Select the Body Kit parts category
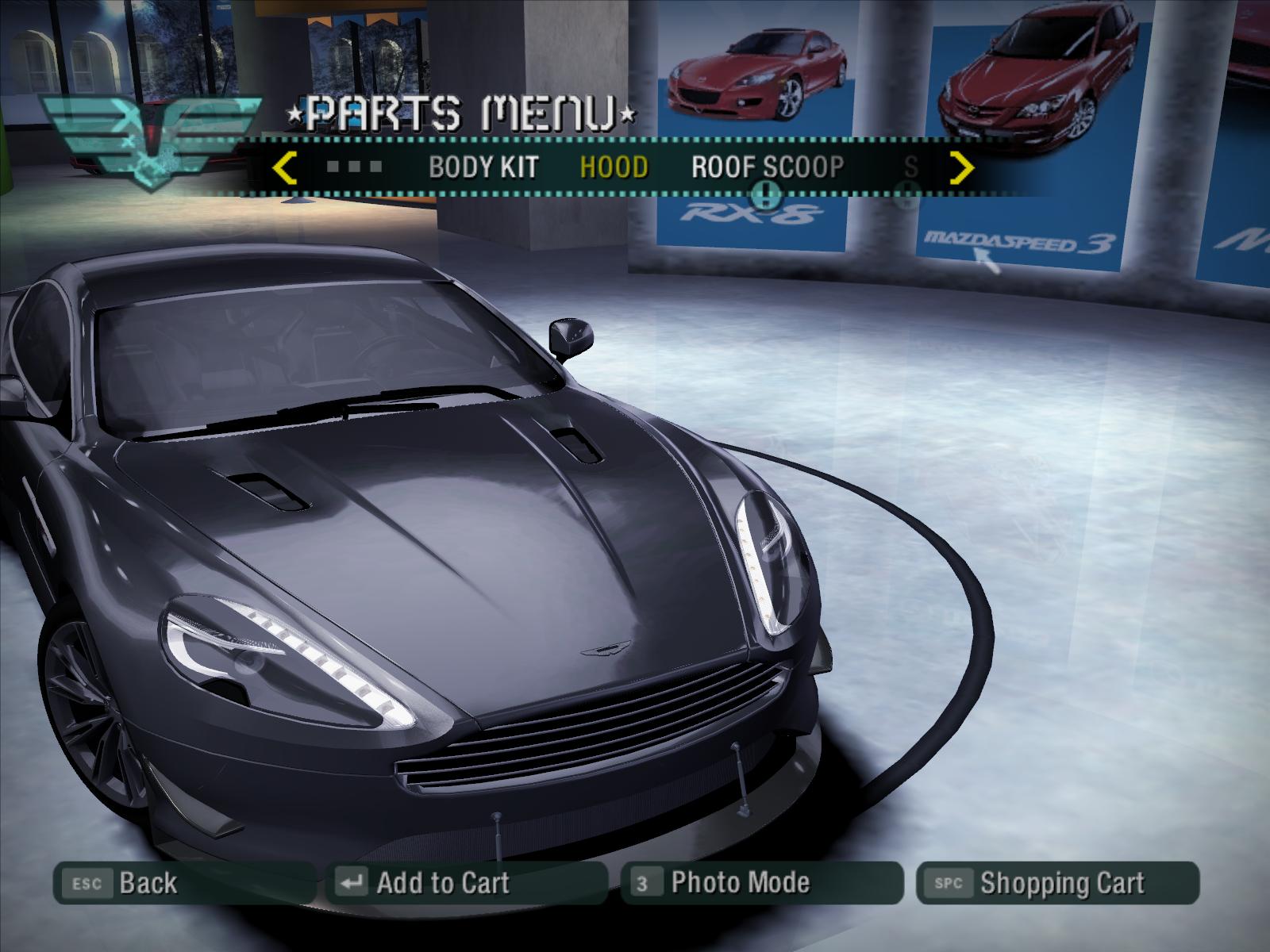The image size is (1270, 952). [x=483, y=167]
